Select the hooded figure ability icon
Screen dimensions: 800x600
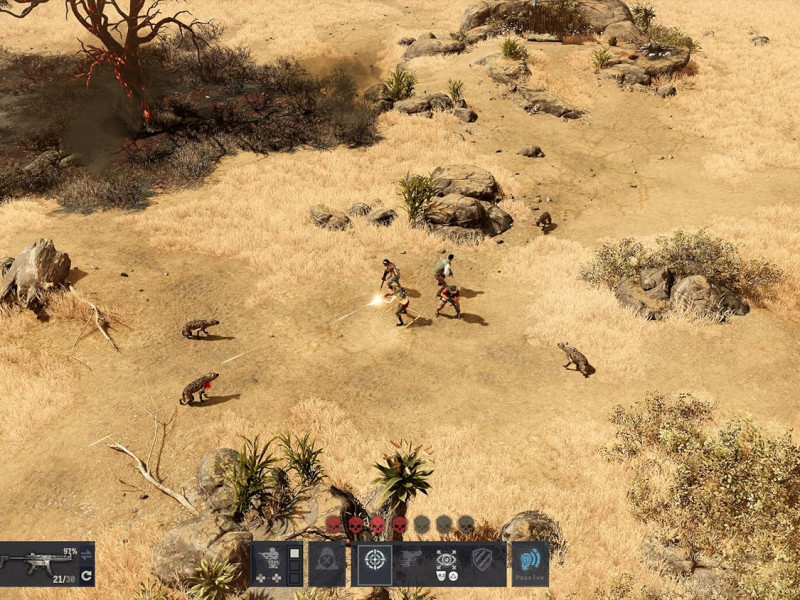pos(326,564)
